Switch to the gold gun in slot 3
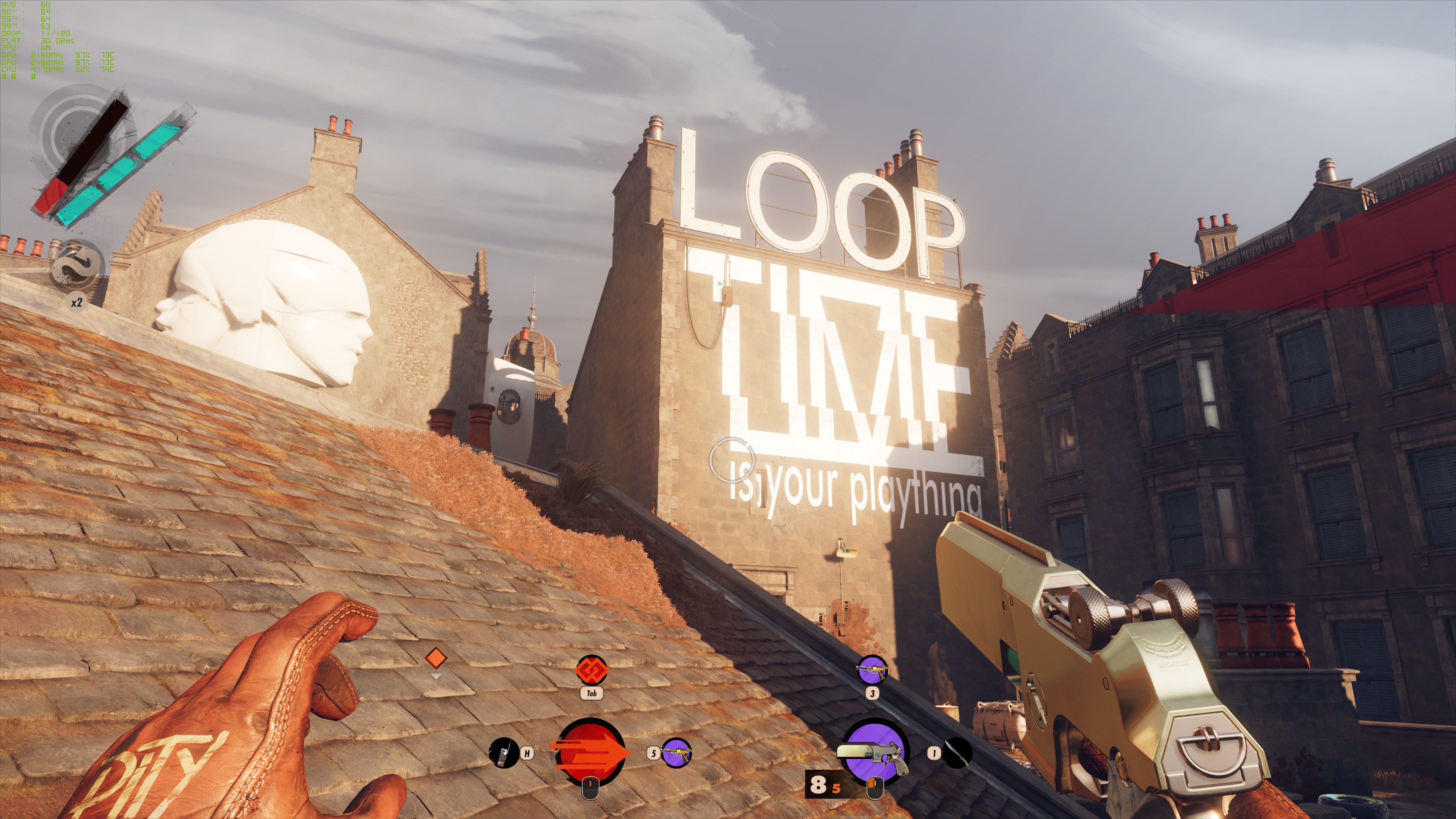1456x819 pixels. click(872, 670)
